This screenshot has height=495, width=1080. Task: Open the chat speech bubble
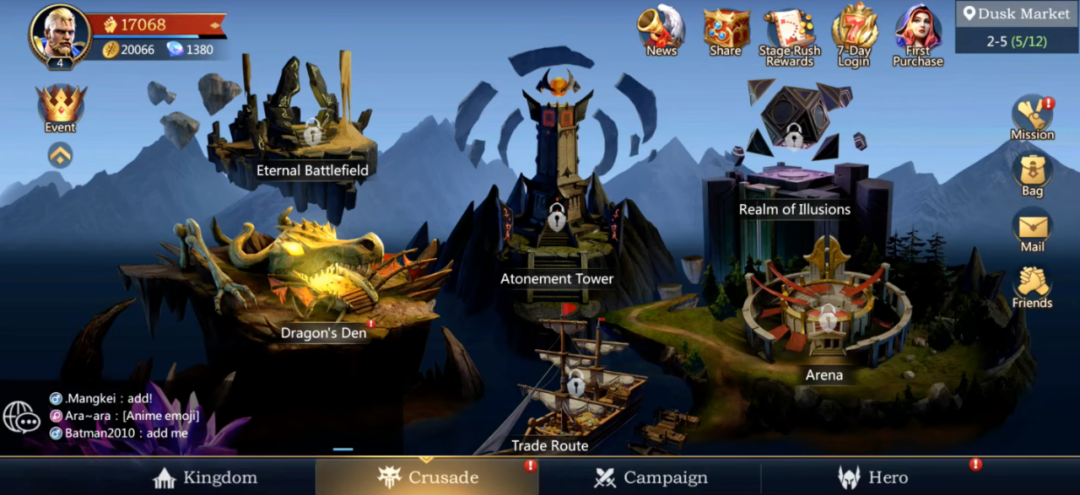21,417
